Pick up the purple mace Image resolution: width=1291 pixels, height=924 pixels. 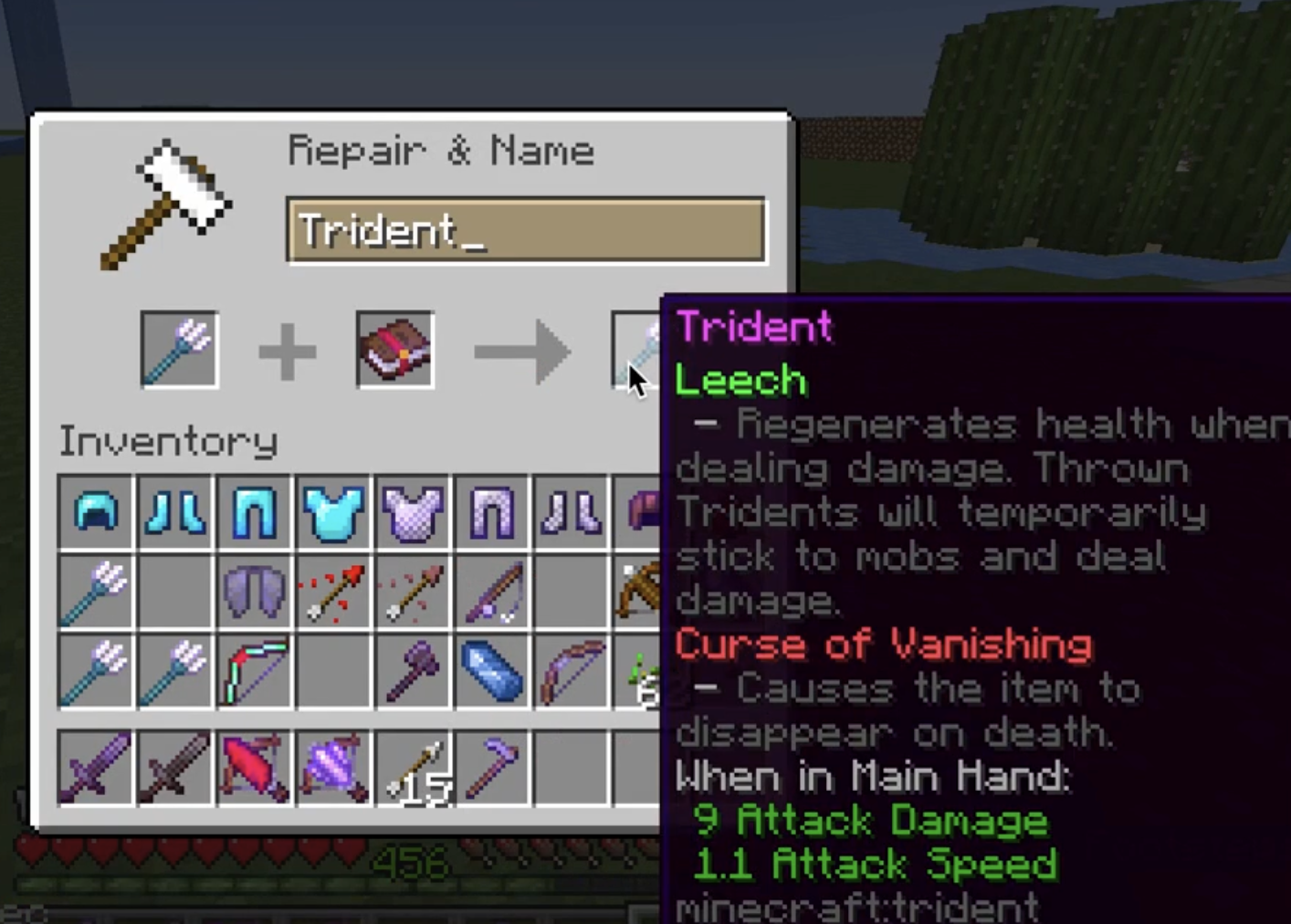[x=413, y=671]
